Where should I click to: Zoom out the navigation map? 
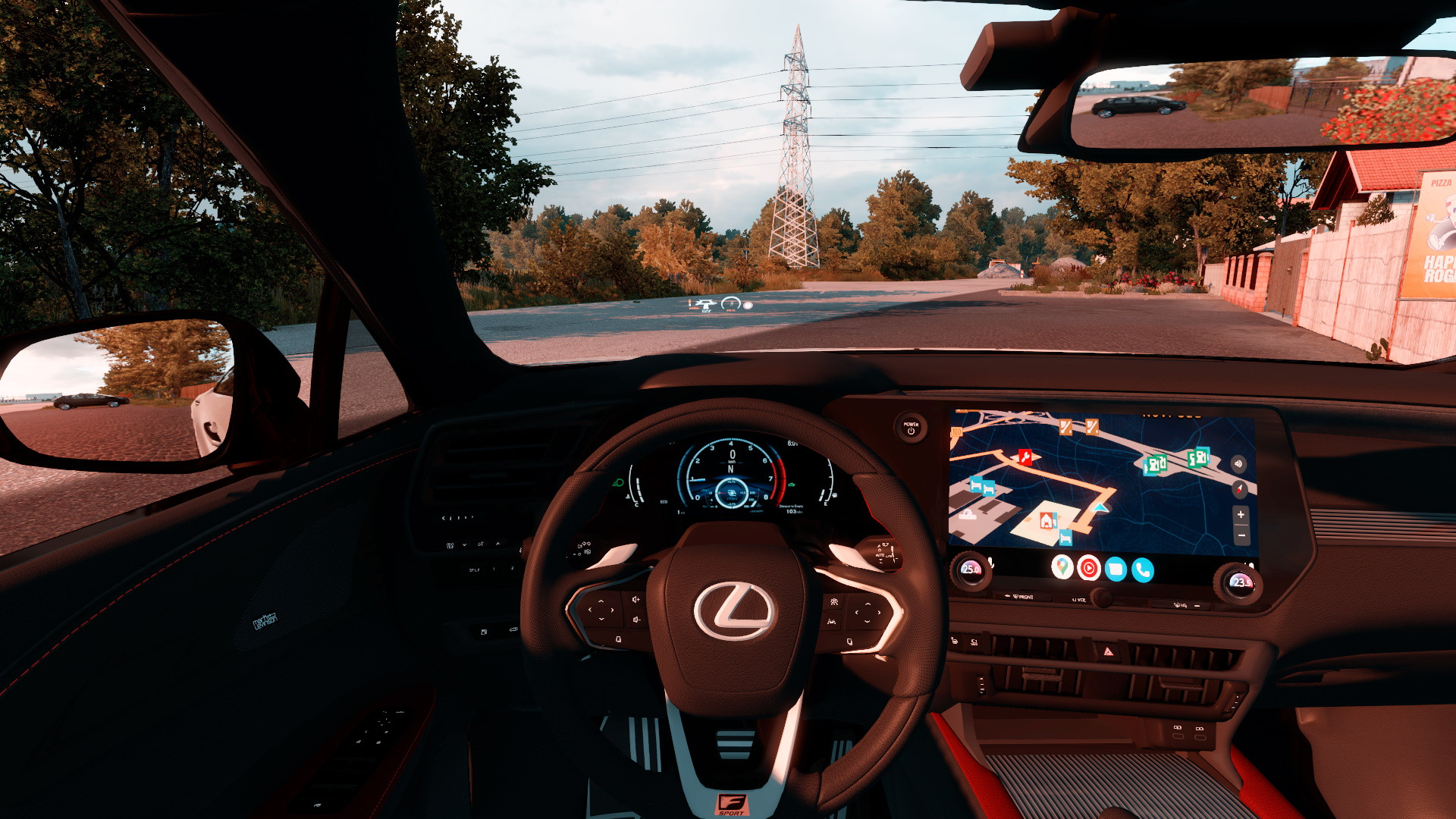pos(1241,535)
